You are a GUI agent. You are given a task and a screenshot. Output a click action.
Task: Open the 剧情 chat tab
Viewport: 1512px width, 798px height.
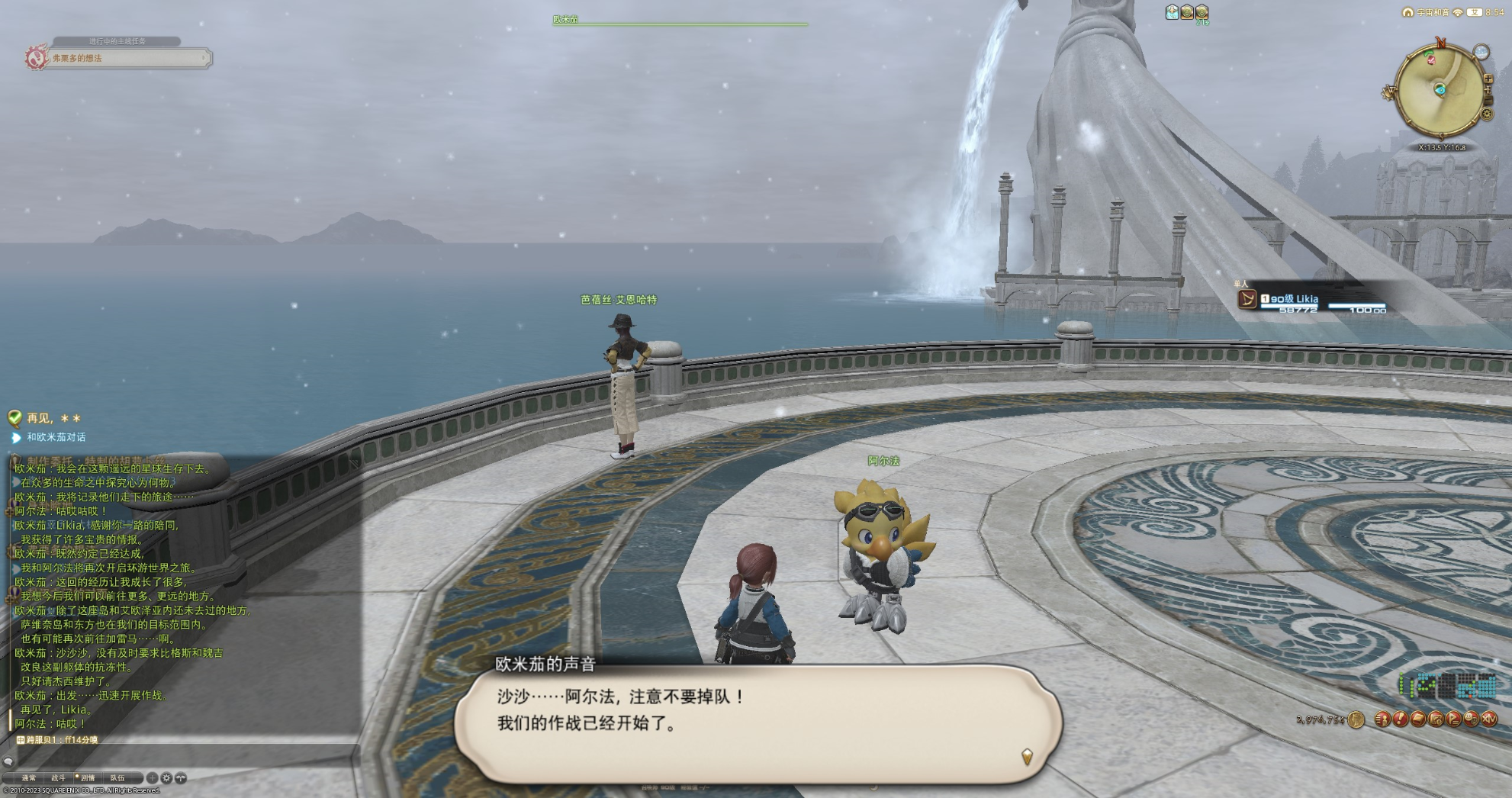pos(88,778)
